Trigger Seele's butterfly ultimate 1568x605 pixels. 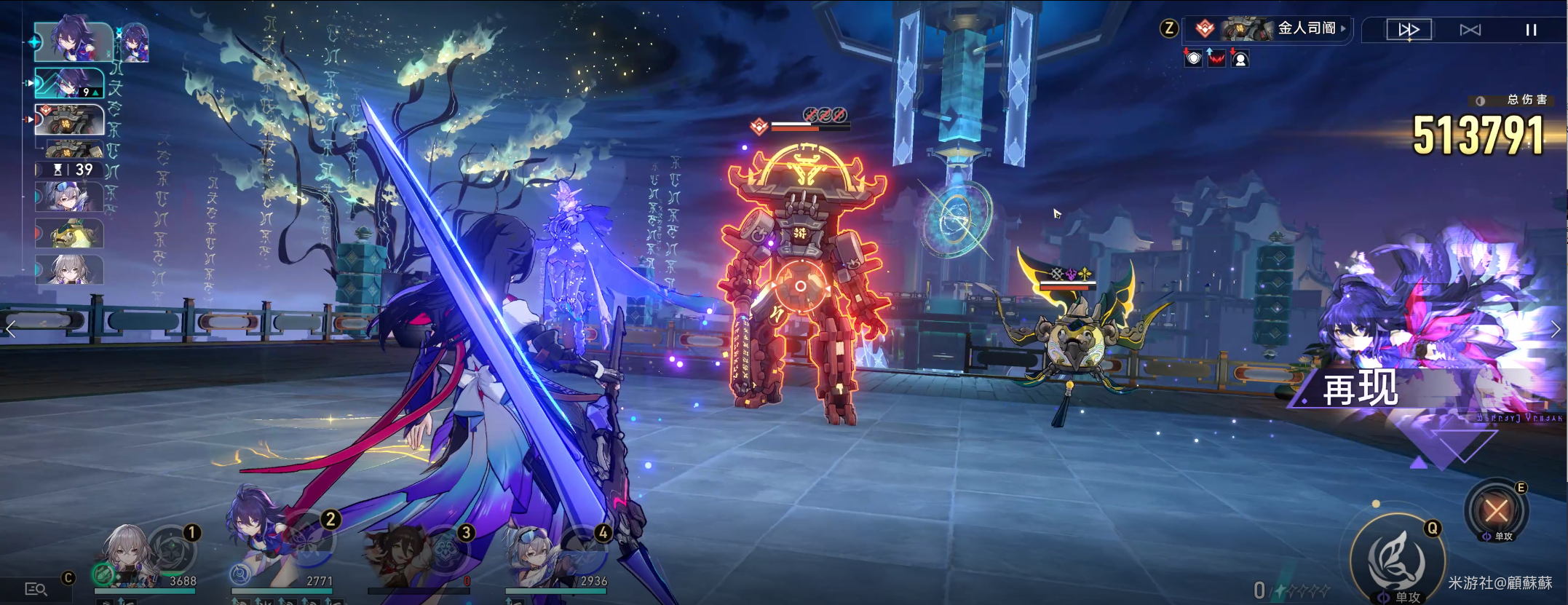(x=310, y=541)
